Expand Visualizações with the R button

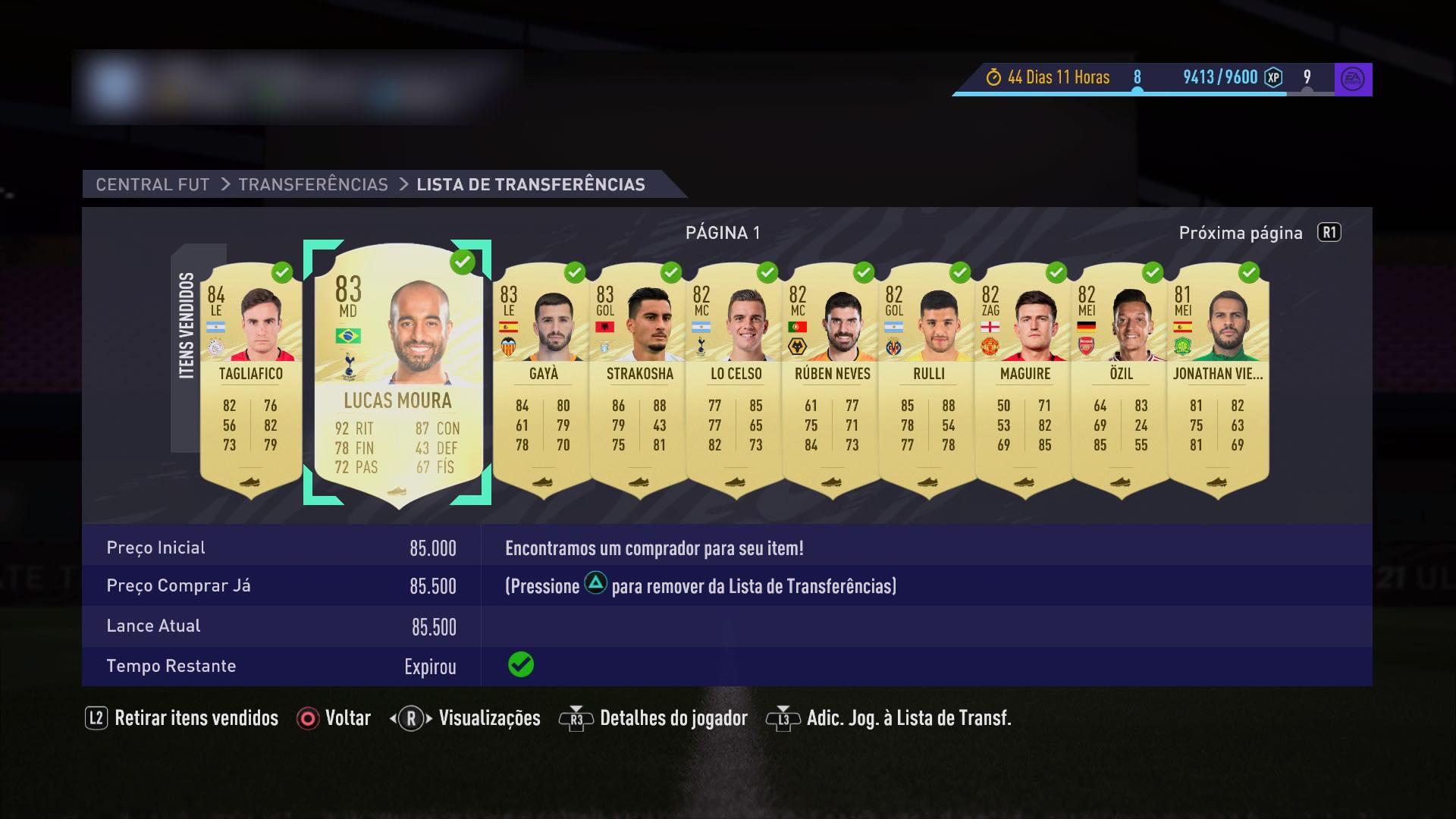pyautogui.click(x=411, y=717)
